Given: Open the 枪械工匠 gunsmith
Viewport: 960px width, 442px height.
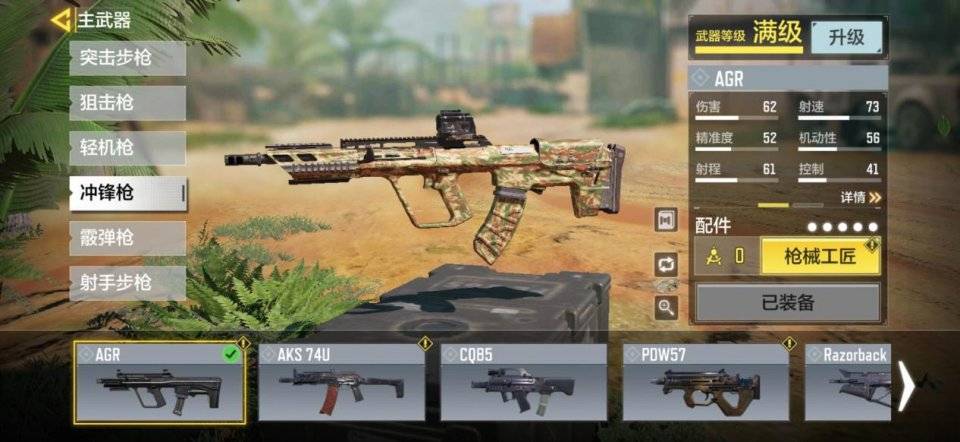Looking at the screenshot, I should click(x=820, y=256).
